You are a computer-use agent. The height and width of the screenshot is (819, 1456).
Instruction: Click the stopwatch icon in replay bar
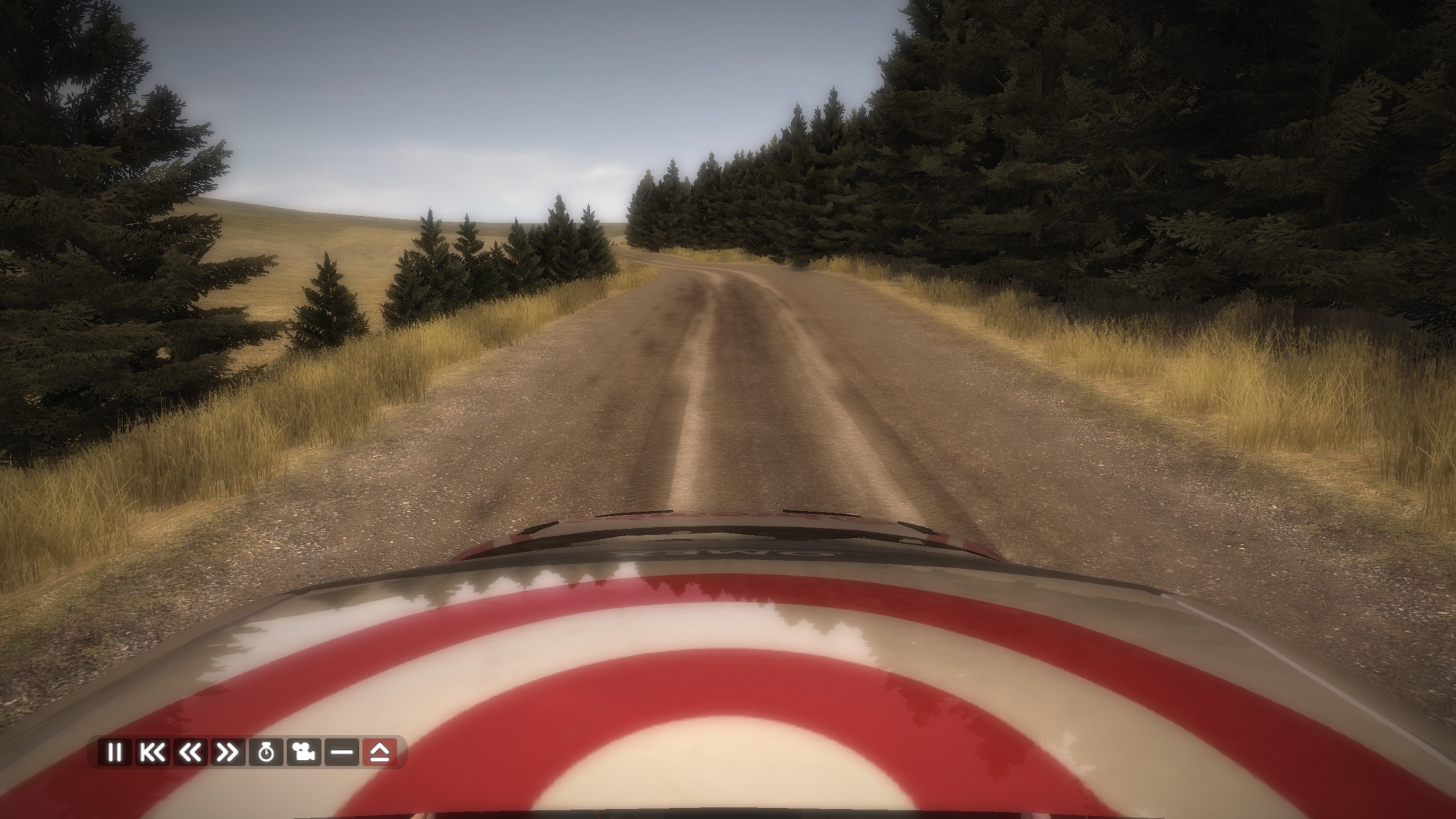click(266, 752)
